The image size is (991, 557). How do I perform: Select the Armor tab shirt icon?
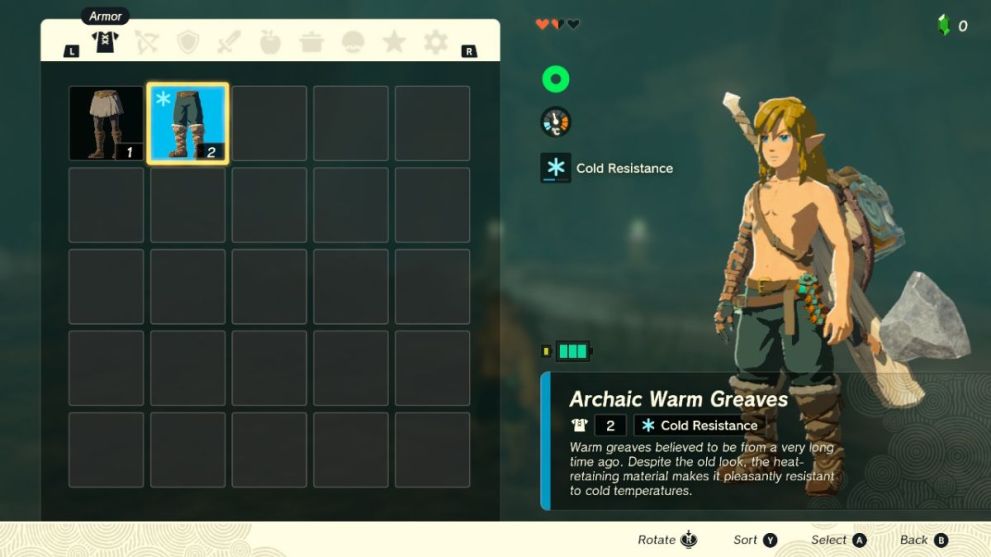(105, 42)
